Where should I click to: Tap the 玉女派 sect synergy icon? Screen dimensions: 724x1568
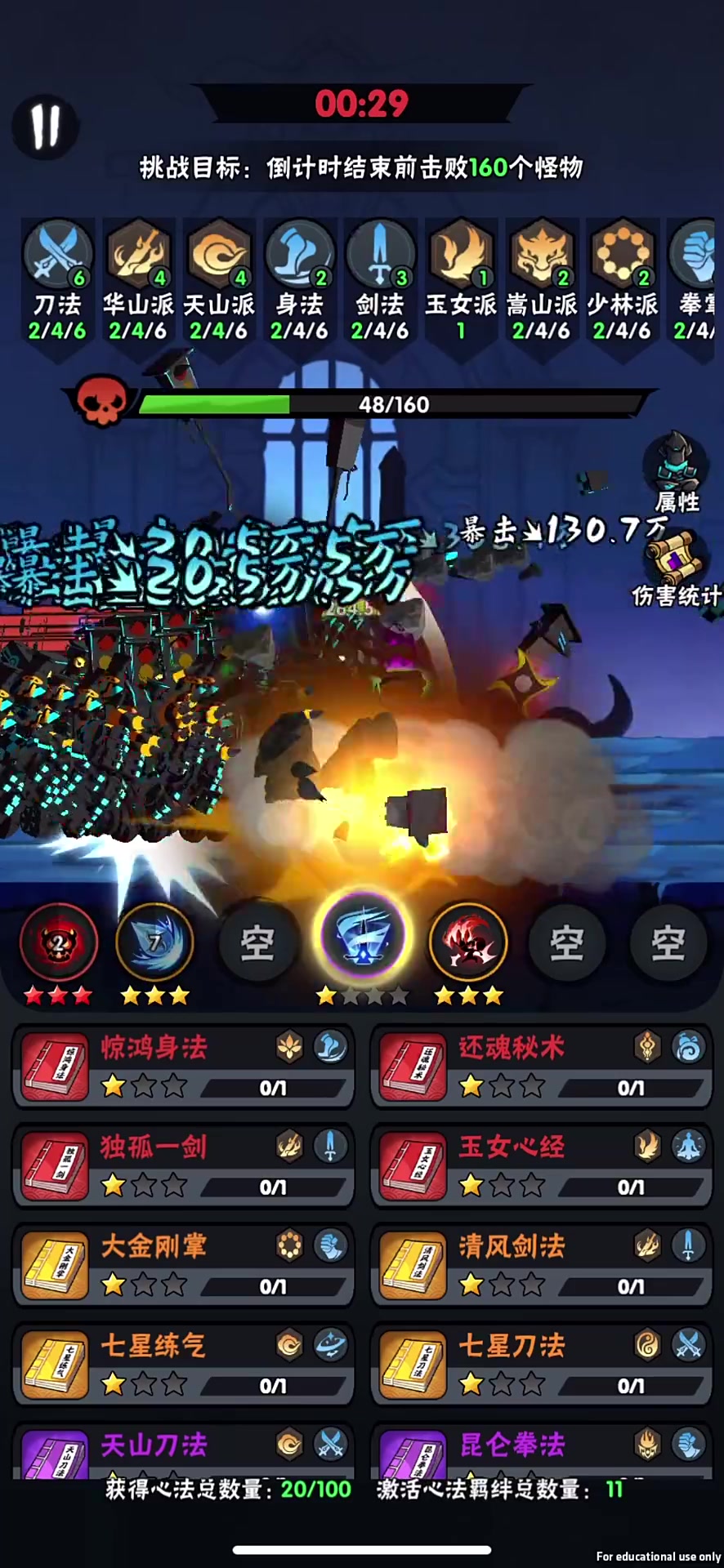click(461, 253)
